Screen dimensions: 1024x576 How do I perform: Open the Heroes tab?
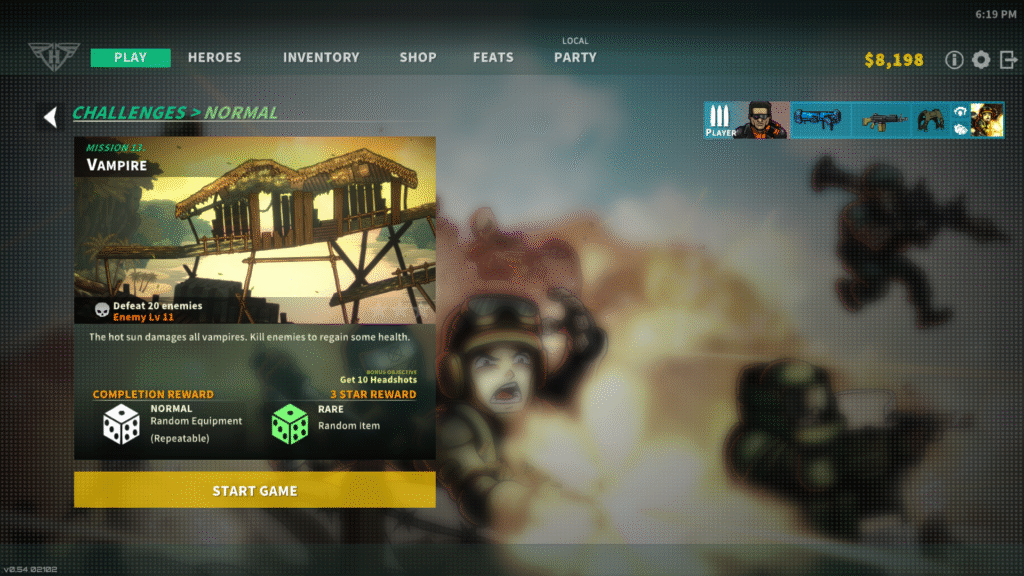(214, 57)
